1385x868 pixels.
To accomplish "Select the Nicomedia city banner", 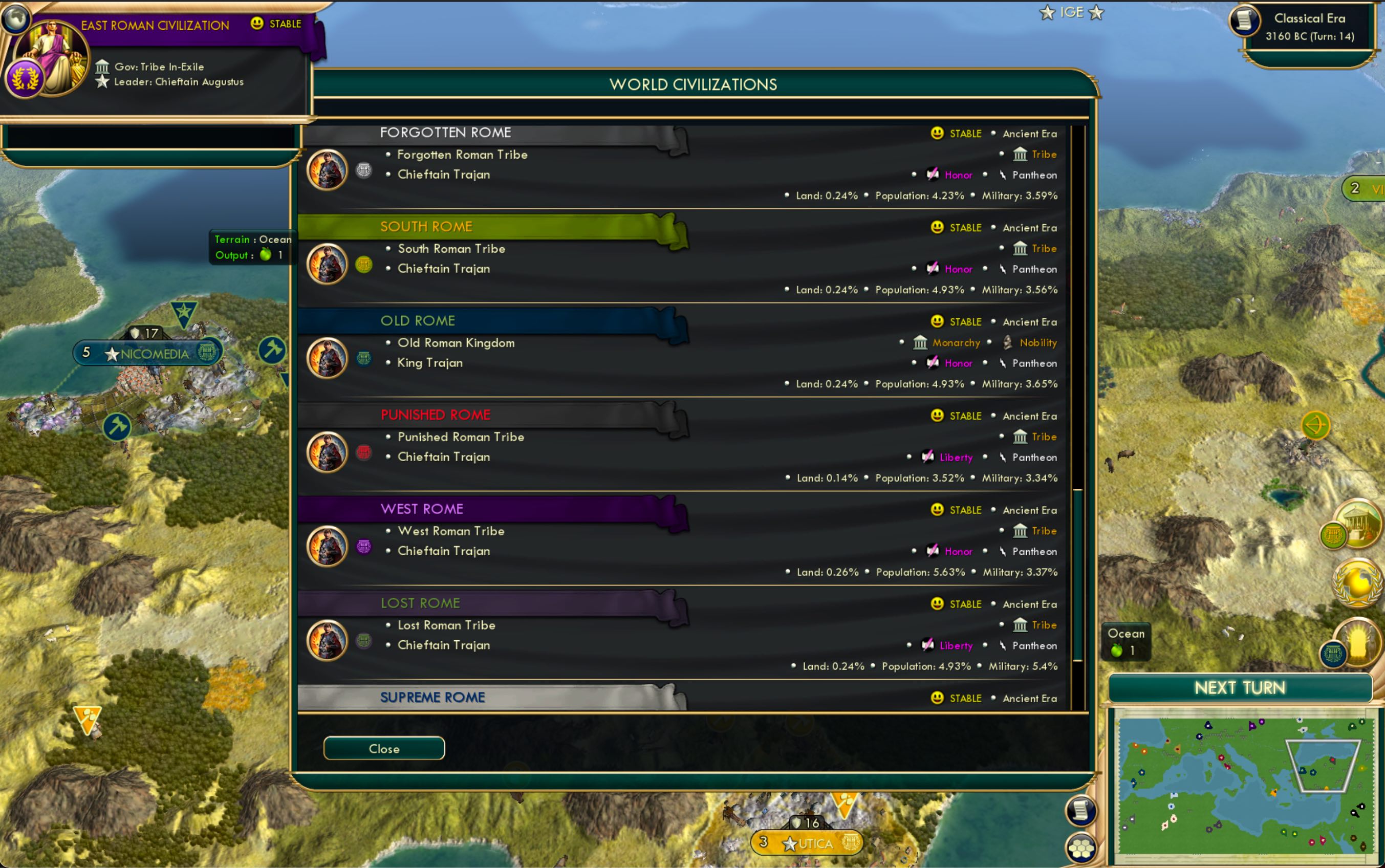I will [x=145, y=353].
